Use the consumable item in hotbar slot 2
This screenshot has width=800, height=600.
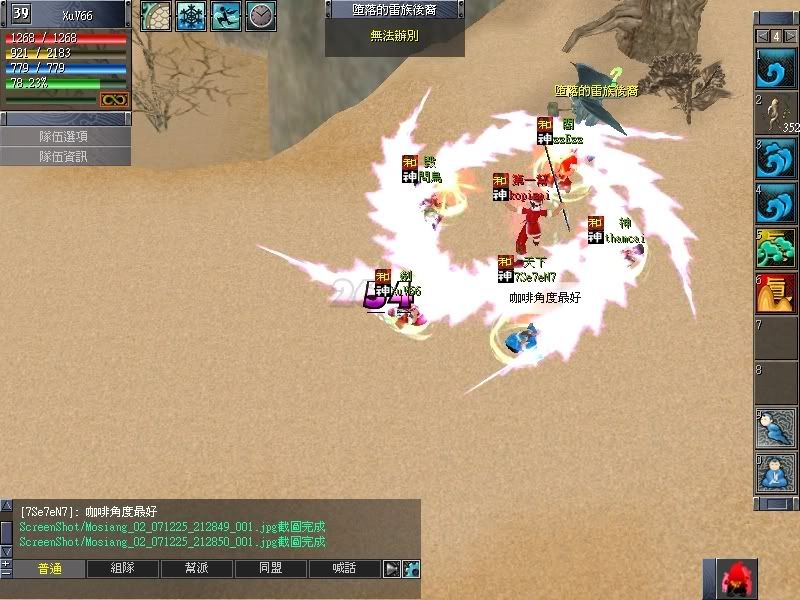coord(774,114)
